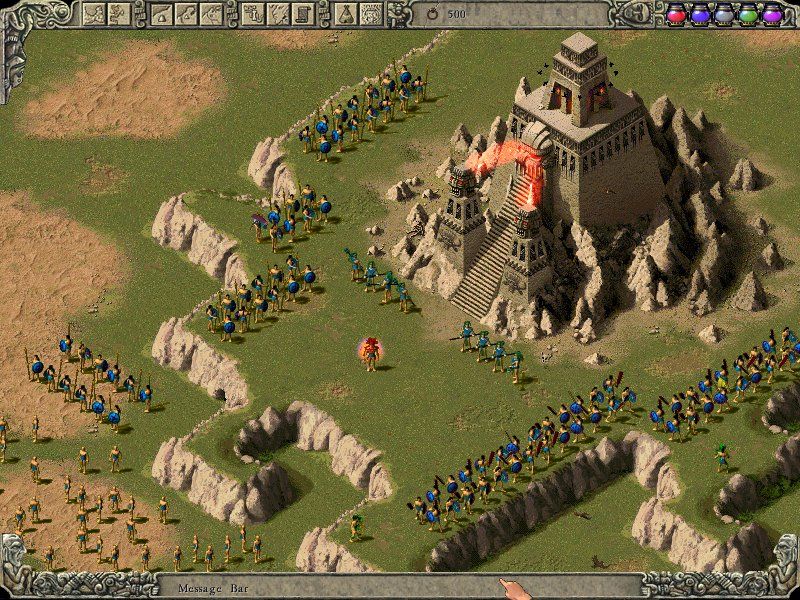Select the mound icon toolbar button
The image size is (800, 600).
161,13
